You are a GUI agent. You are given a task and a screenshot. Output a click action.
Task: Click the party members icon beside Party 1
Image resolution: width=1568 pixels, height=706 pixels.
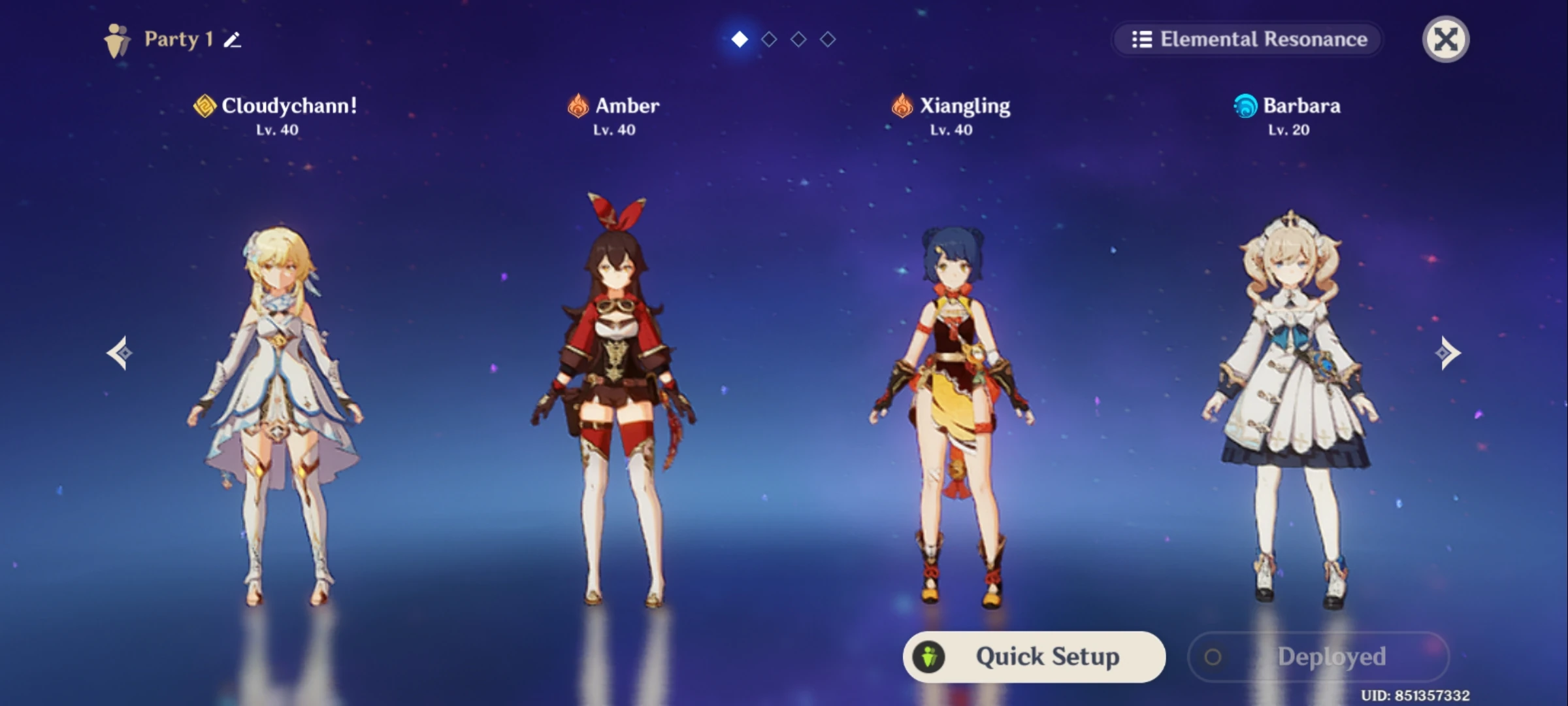(x=118, y=39)
